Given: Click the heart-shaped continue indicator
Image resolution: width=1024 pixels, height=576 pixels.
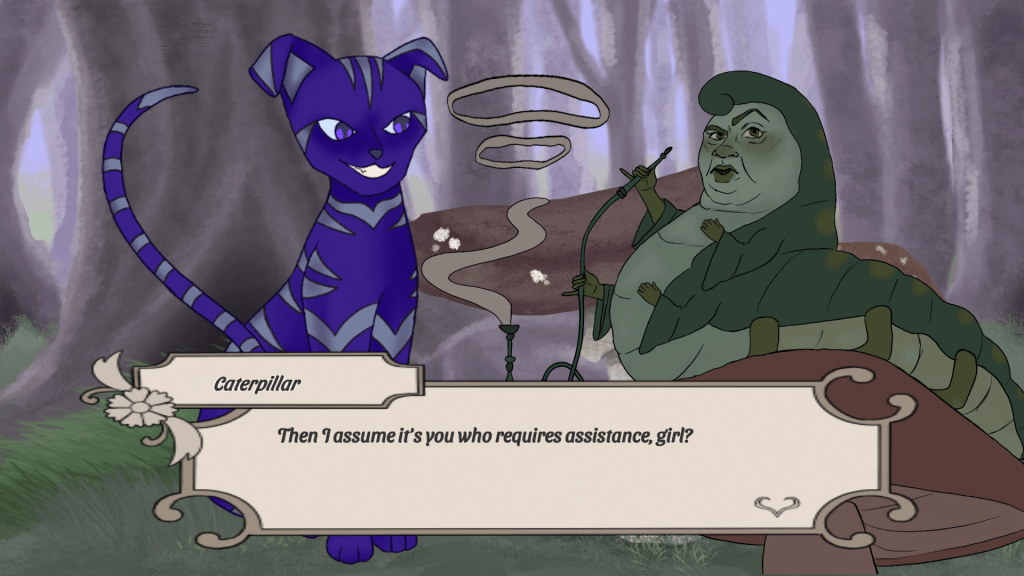Looking at the screenshot, I should tap(772, 506).
